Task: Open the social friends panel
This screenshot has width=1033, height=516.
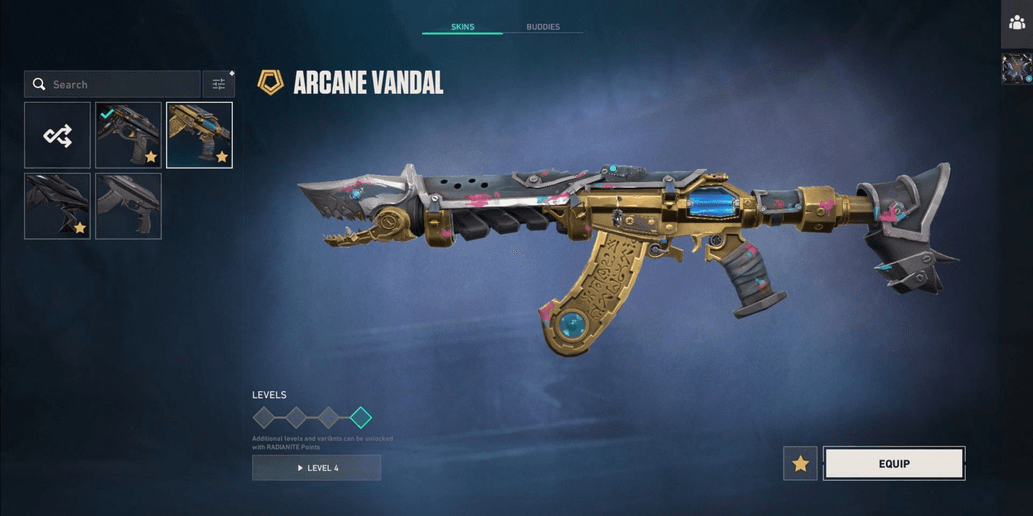Action: point(1017,23)
